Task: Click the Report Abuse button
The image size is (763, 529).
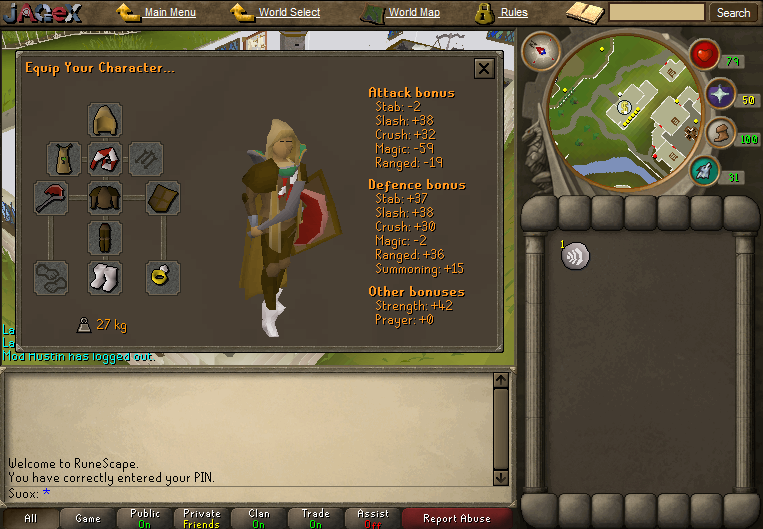Action: (456, 518)
